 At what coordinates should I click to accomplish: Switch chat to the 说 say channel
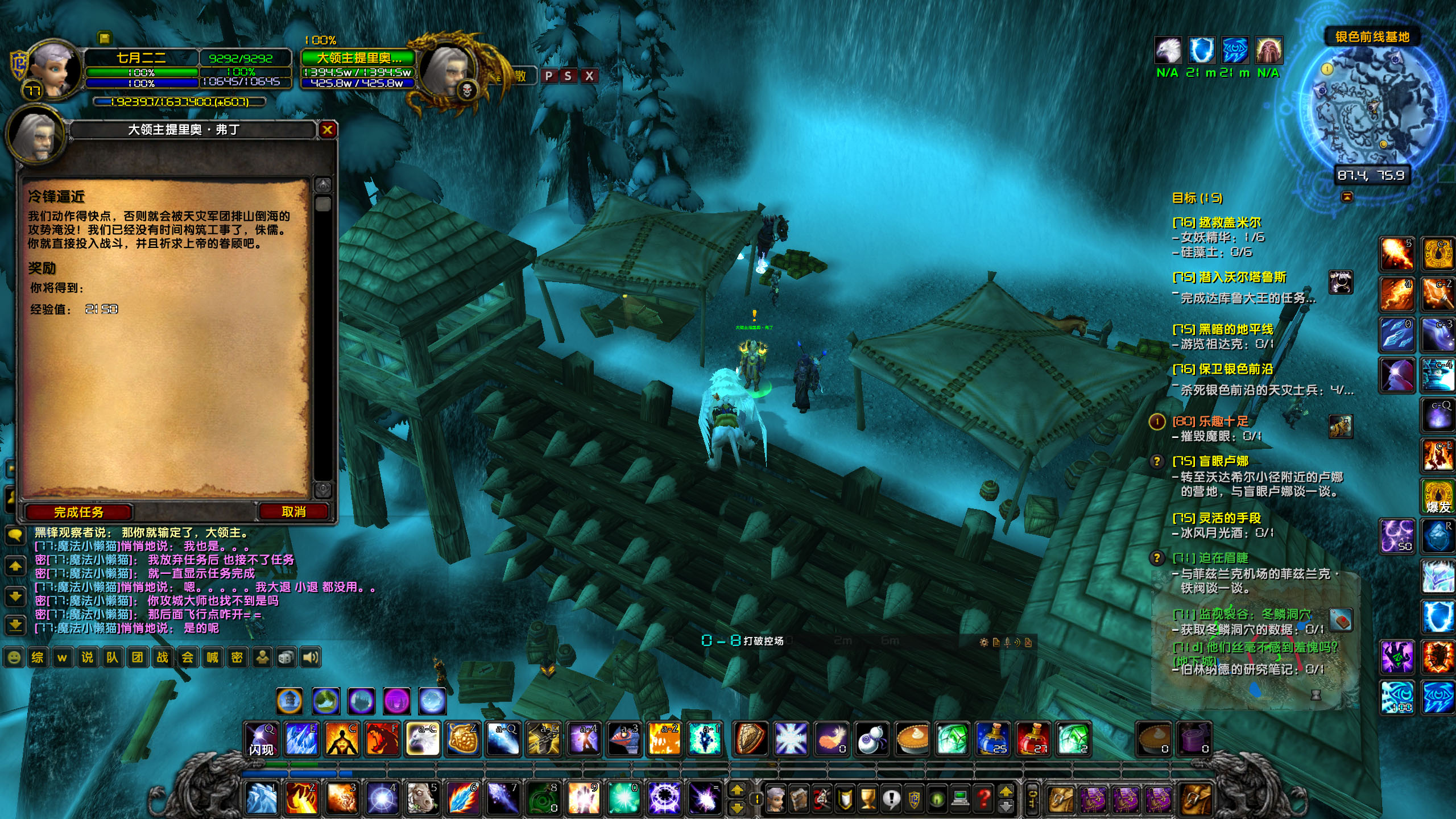tap(87, 657)
